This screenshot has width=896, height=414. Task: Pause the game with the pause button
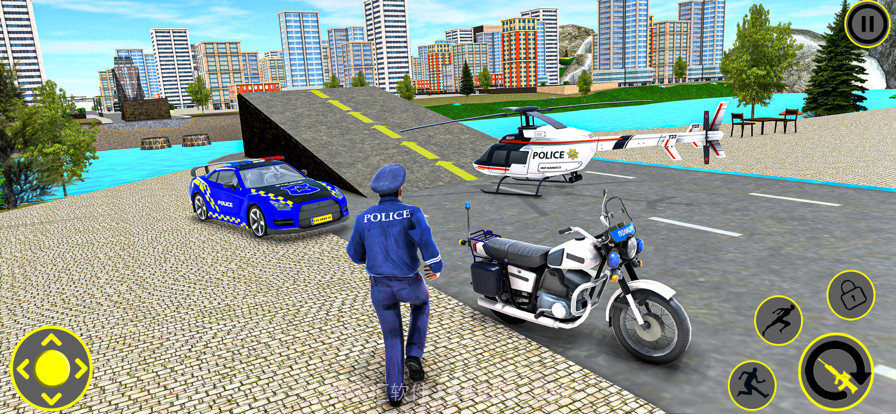(865, 23)
